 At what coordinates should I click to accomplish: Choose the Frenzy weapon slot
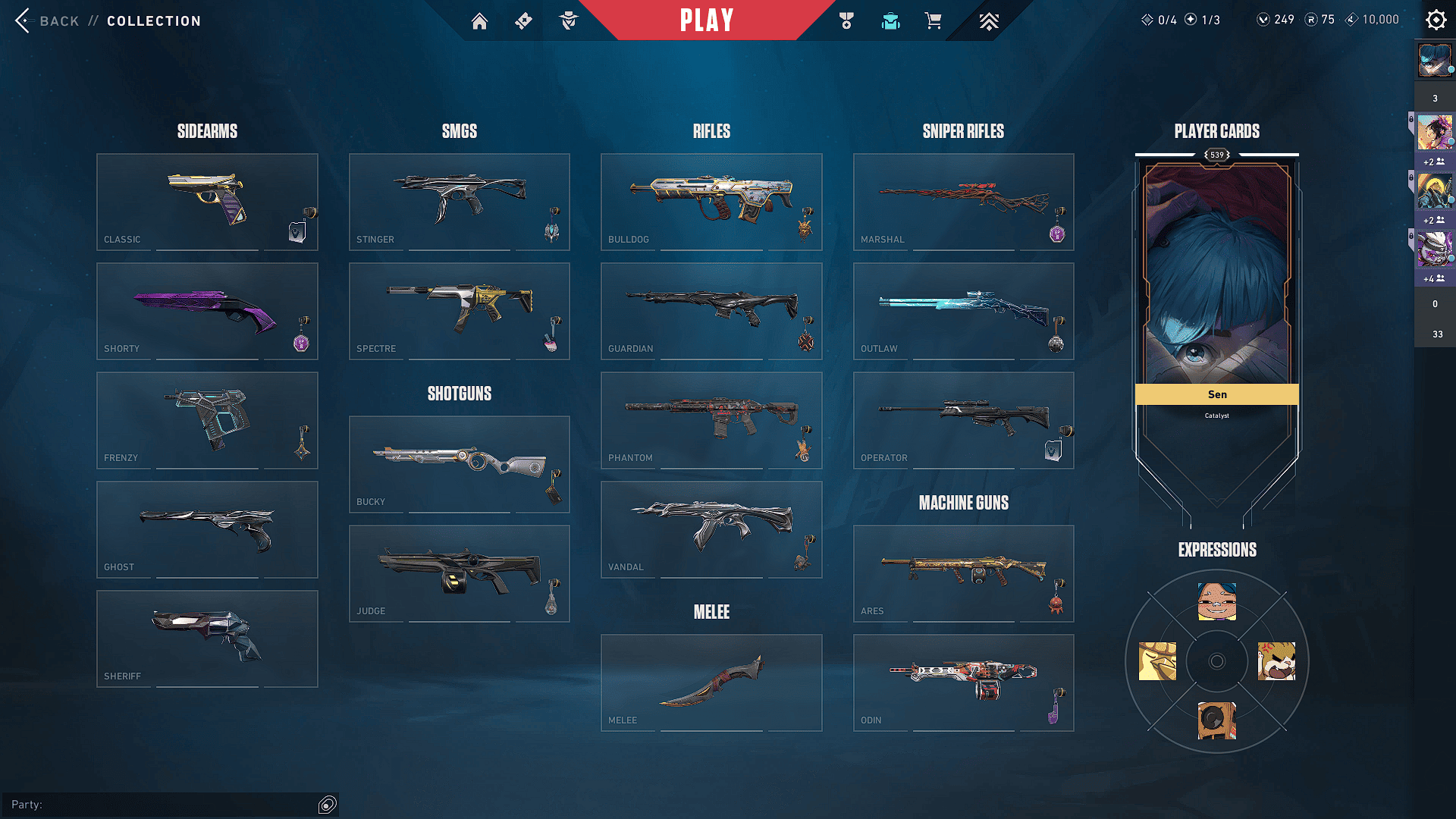coord(206,420)
